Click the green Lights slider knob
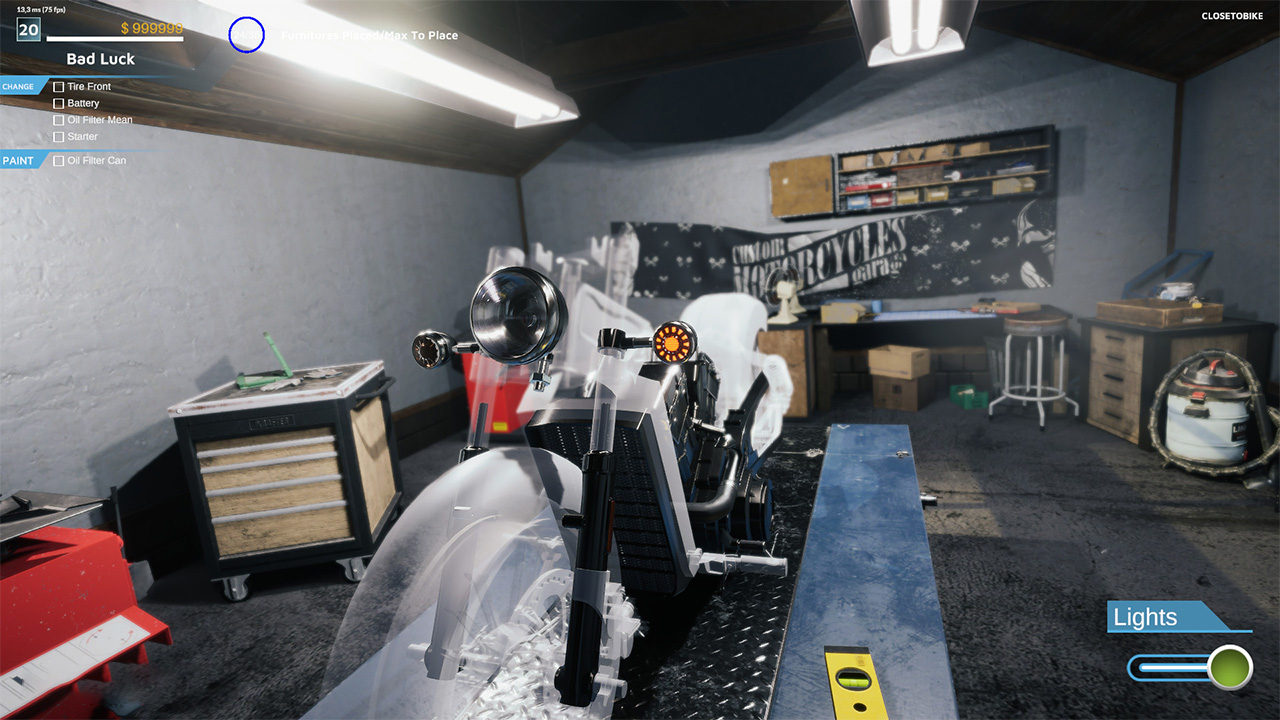This screenshot has width=1280, height=720. (x=1228, y=666)
